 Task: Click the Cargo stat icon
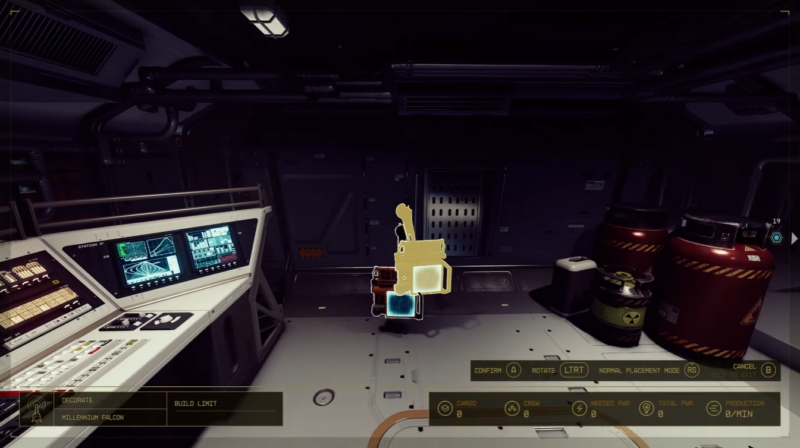click(x=444, y=408)
